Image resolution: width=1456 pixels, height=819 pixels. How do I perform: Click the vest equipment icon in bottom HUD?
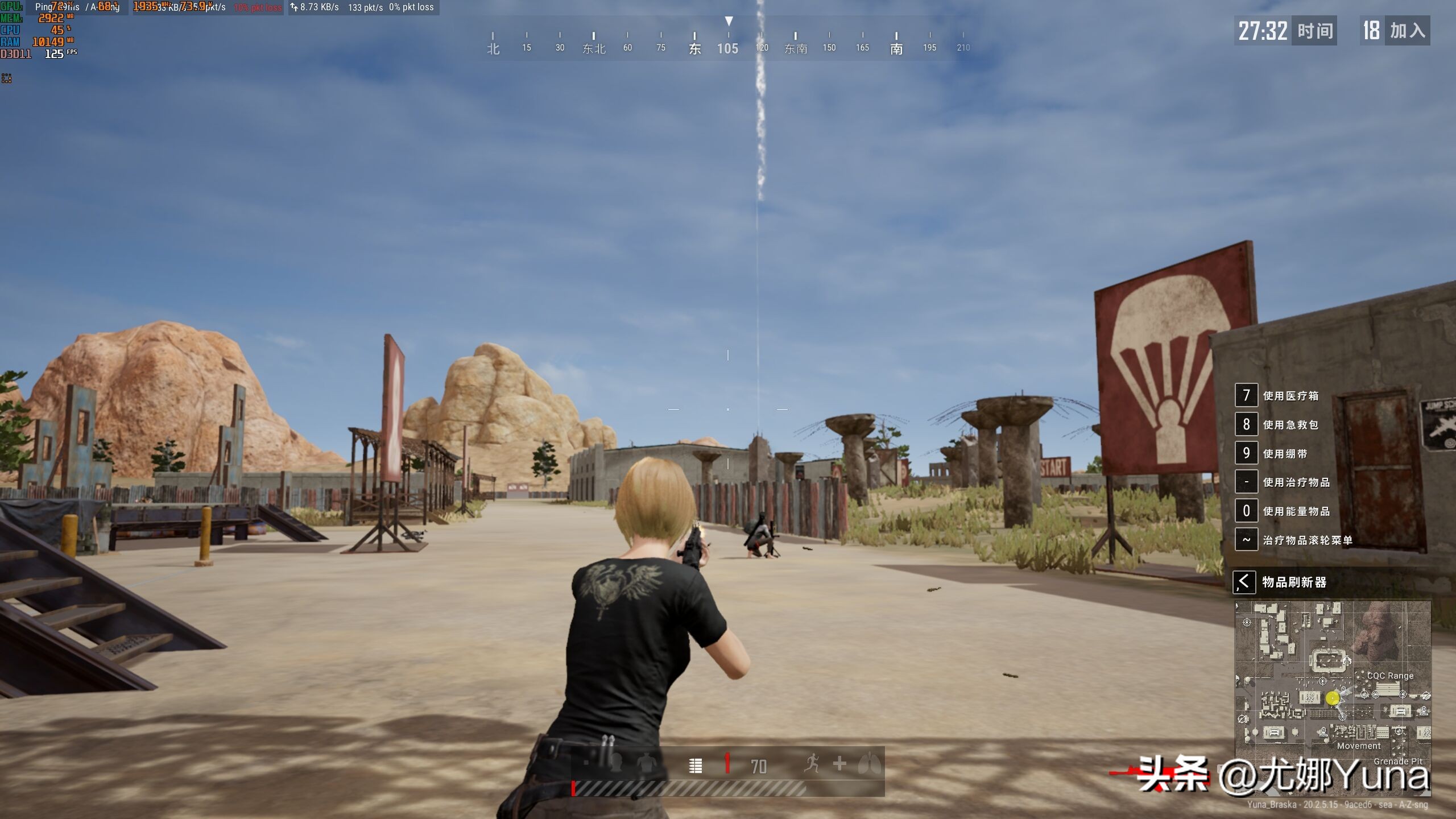646,763
